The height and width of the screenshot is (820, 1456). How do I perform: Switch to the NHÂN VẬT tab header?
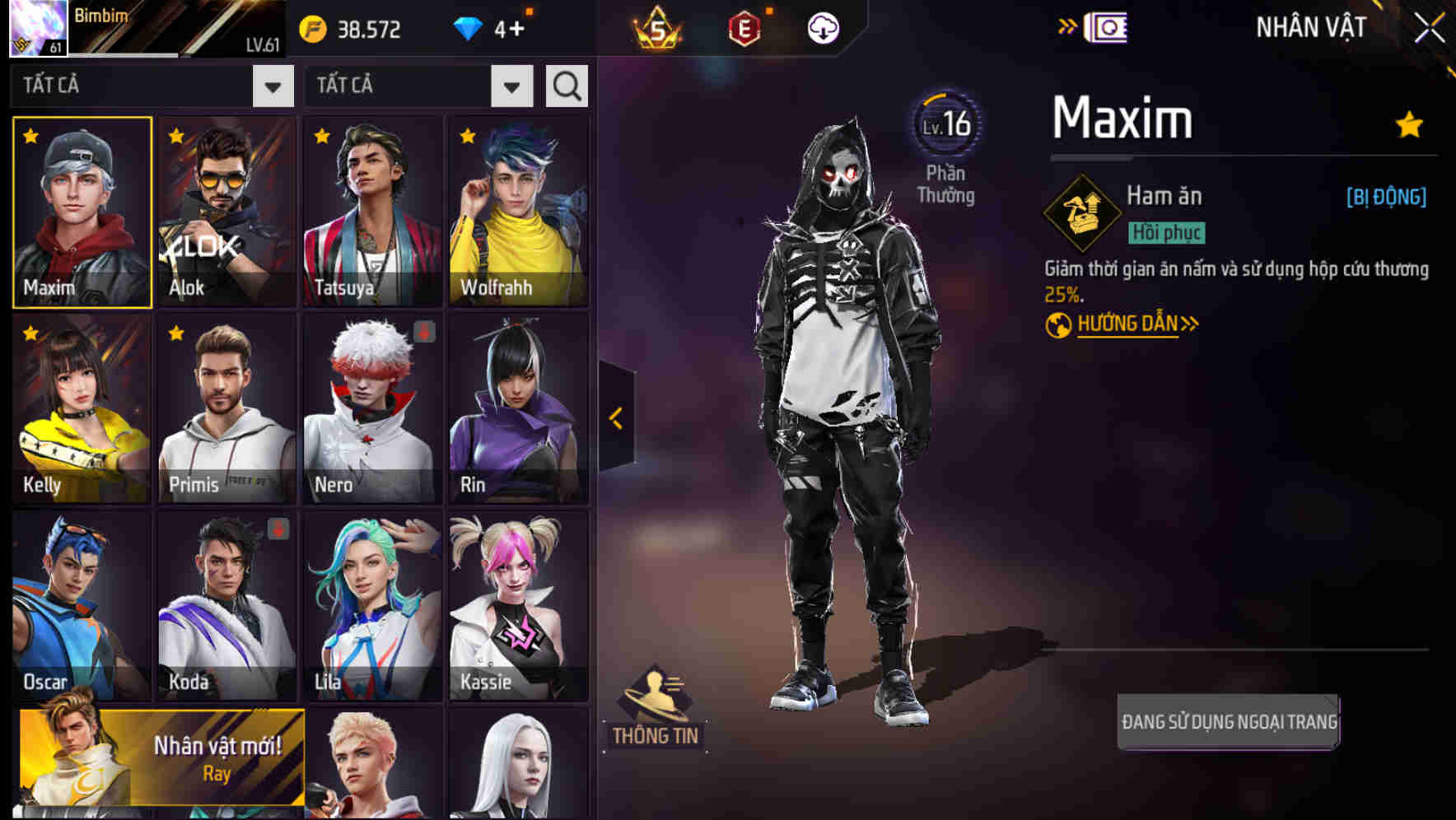click(1311, 28)
